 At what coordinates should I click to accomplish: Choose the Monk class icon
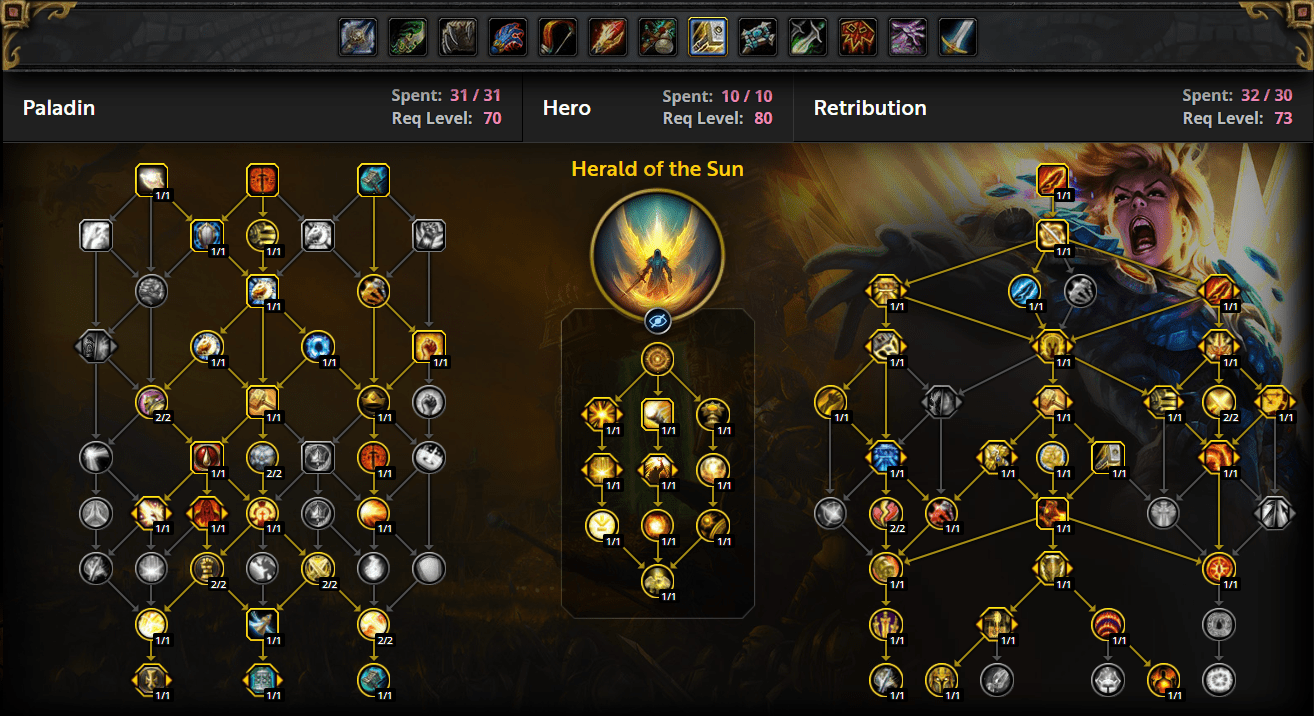657,38
